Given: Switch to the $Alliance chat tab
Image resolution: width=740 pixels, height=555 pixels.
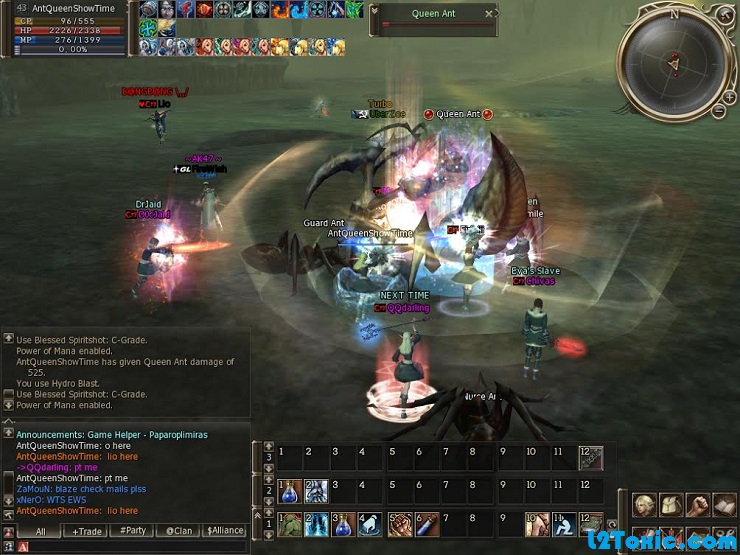Looking at the screenshot, I should 224,531.
